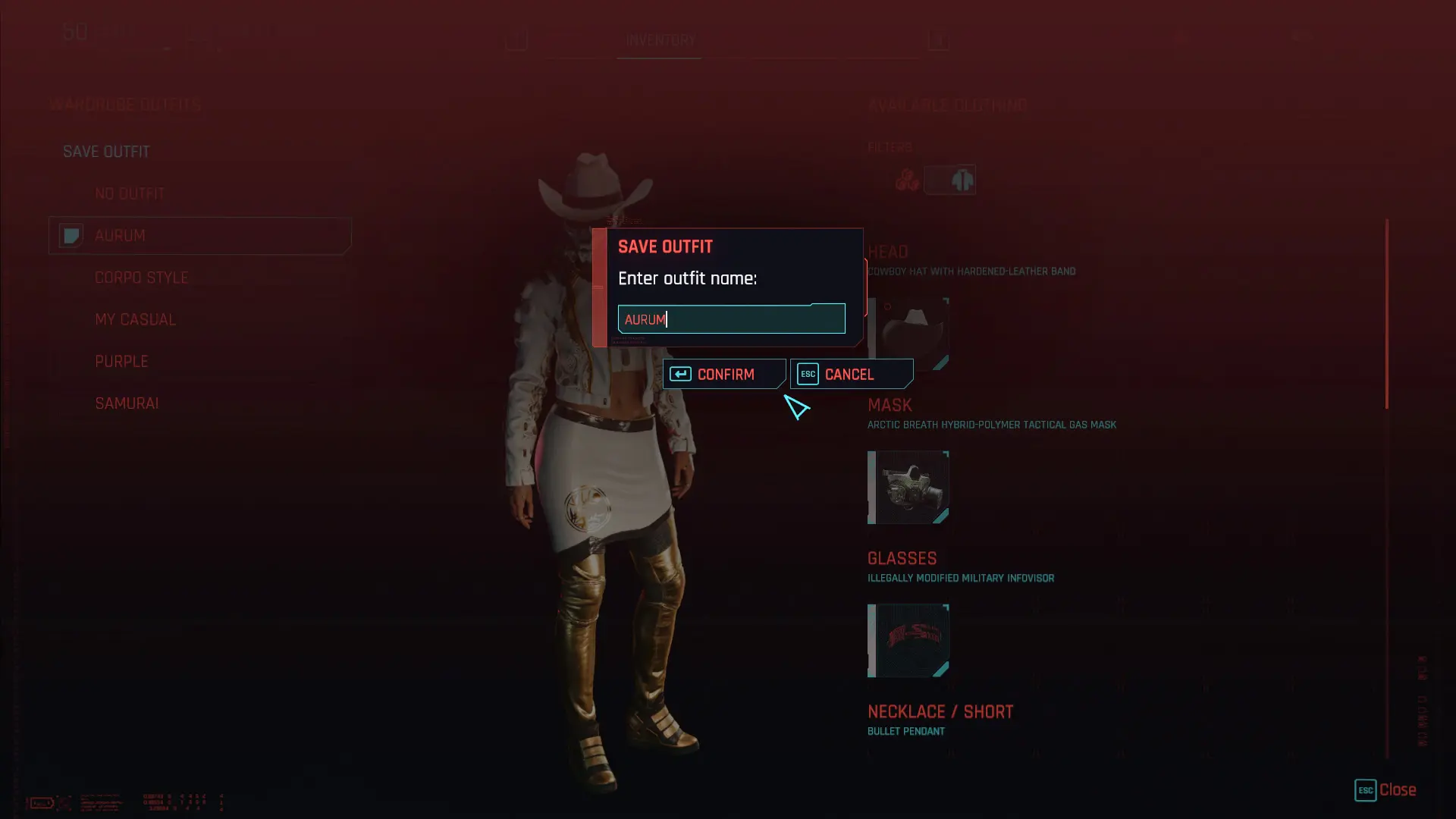Select the SAMURAI outfit entry

[x=127, y=403]
